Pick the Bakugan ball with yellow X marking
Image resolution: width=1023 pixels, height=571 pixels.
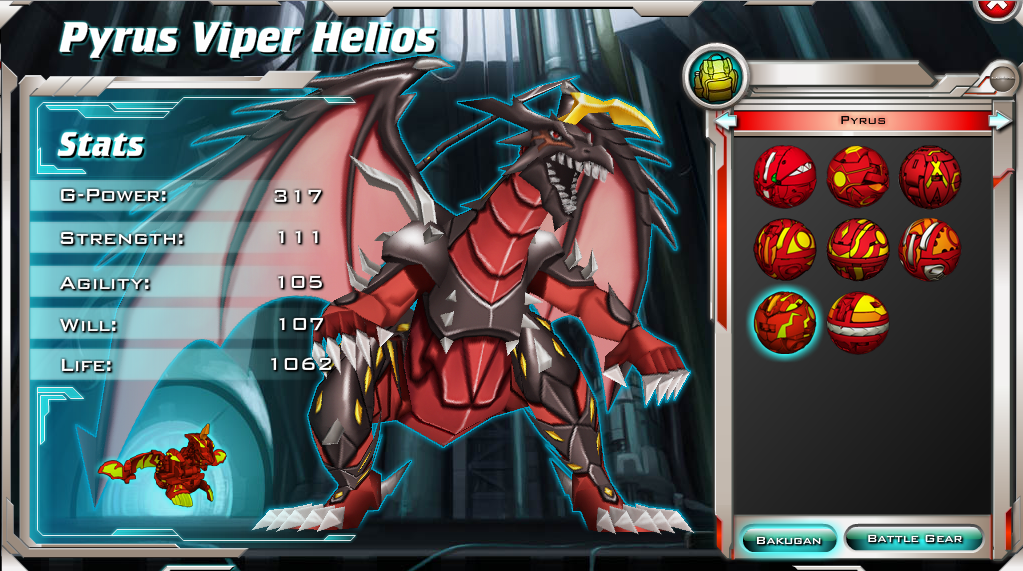(x=930, y=175)
